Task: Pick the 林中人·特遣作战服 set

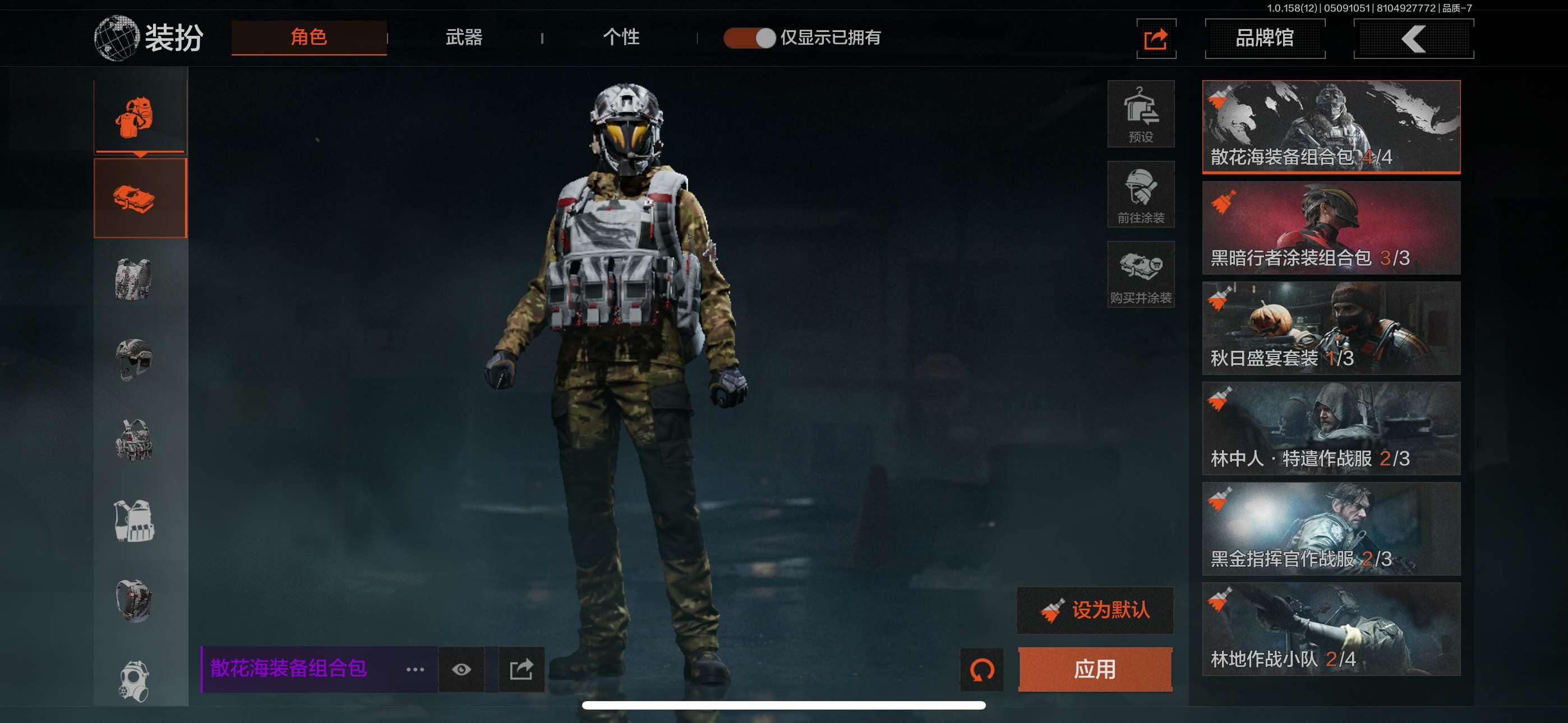Action: [x=1331, y=428]
